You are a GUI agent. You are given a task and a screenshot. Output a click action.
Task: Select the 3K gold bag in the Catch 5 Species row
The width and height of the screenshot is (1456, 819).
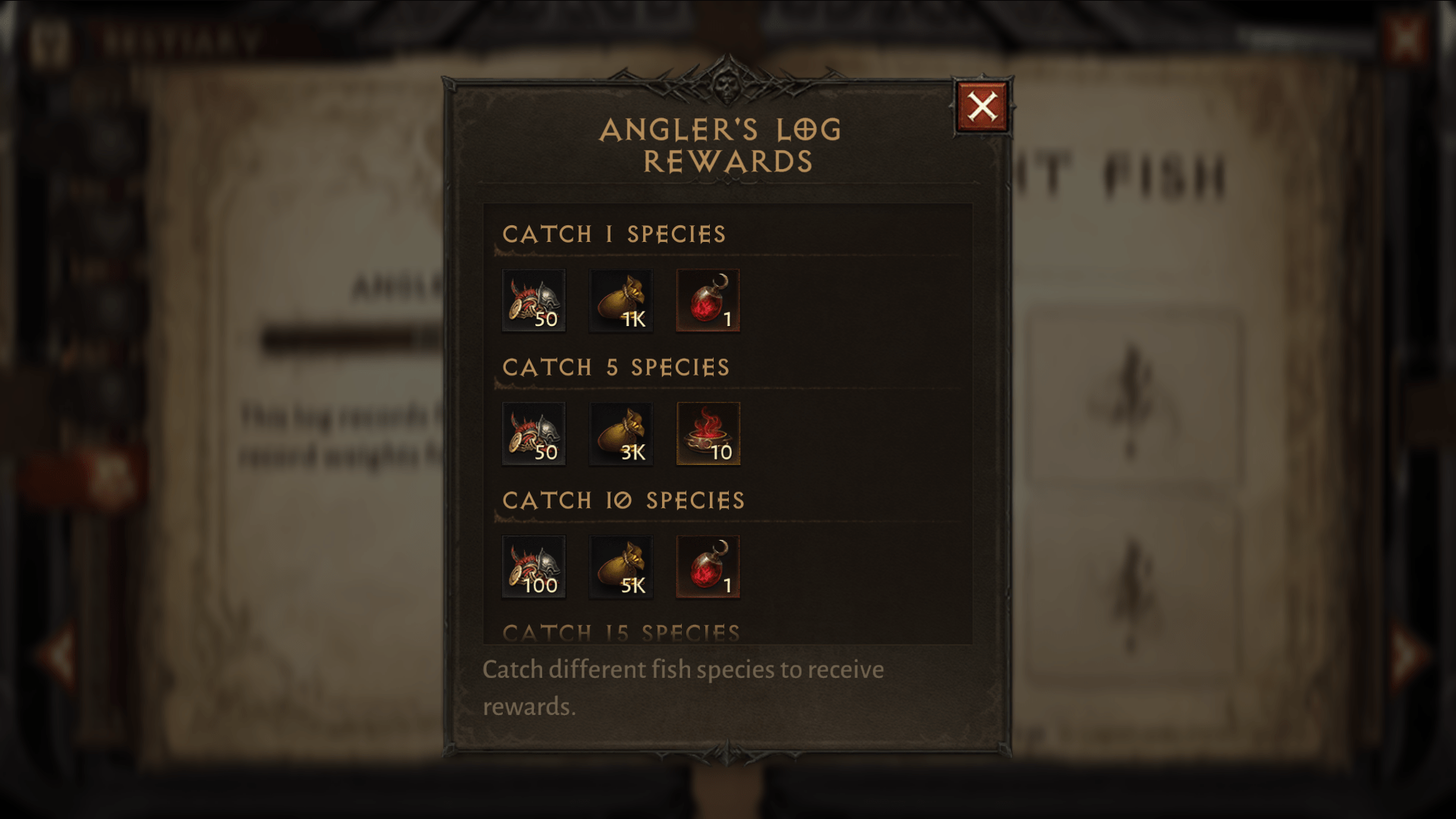[620, 433]
